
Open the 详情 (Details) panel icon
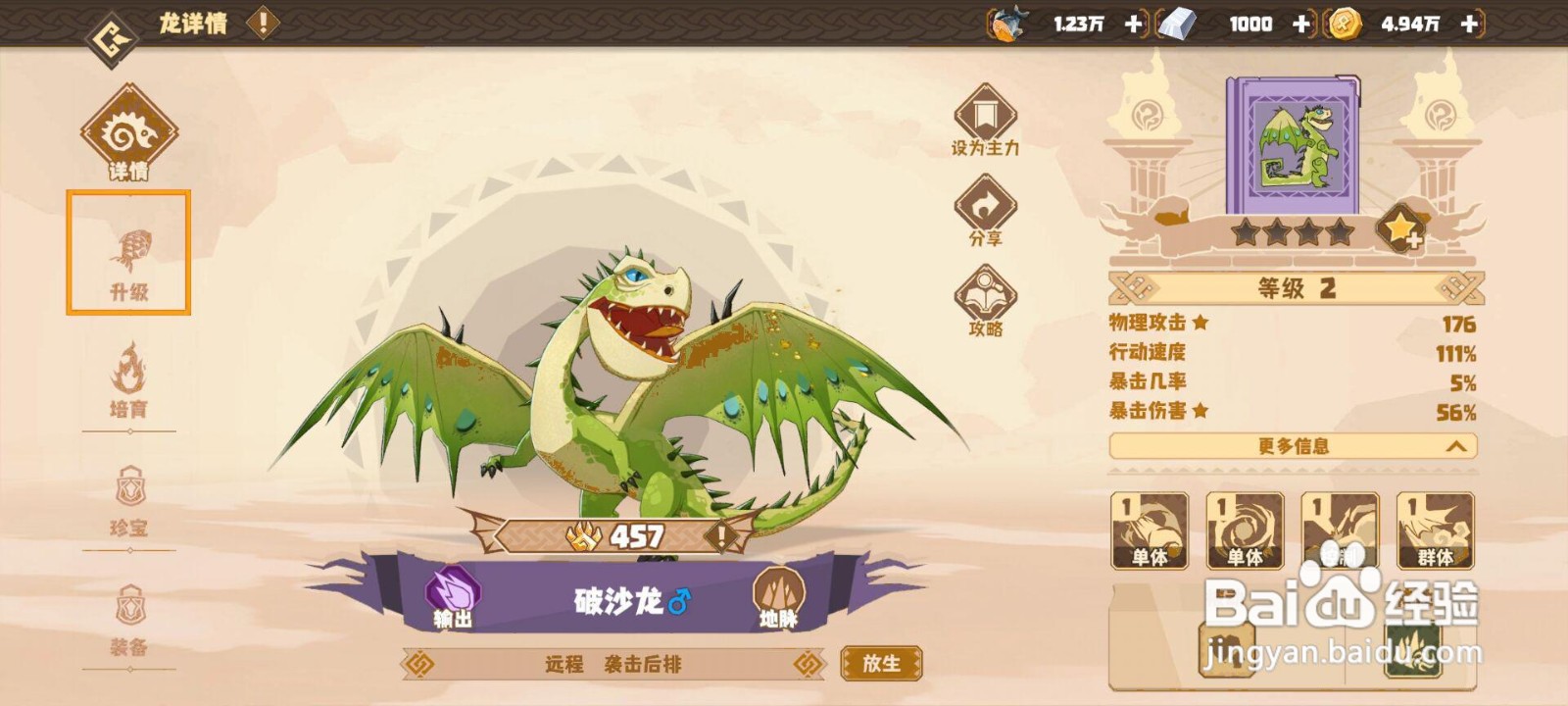(128, 133)
